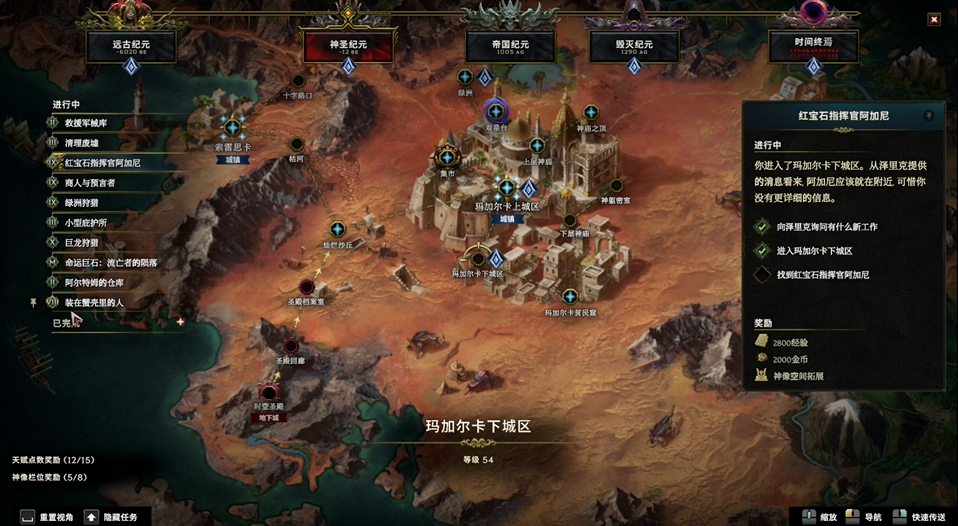Select the quest 巨龙狩猎
This screenshot has height=526, width=958.
click(82, 242)
